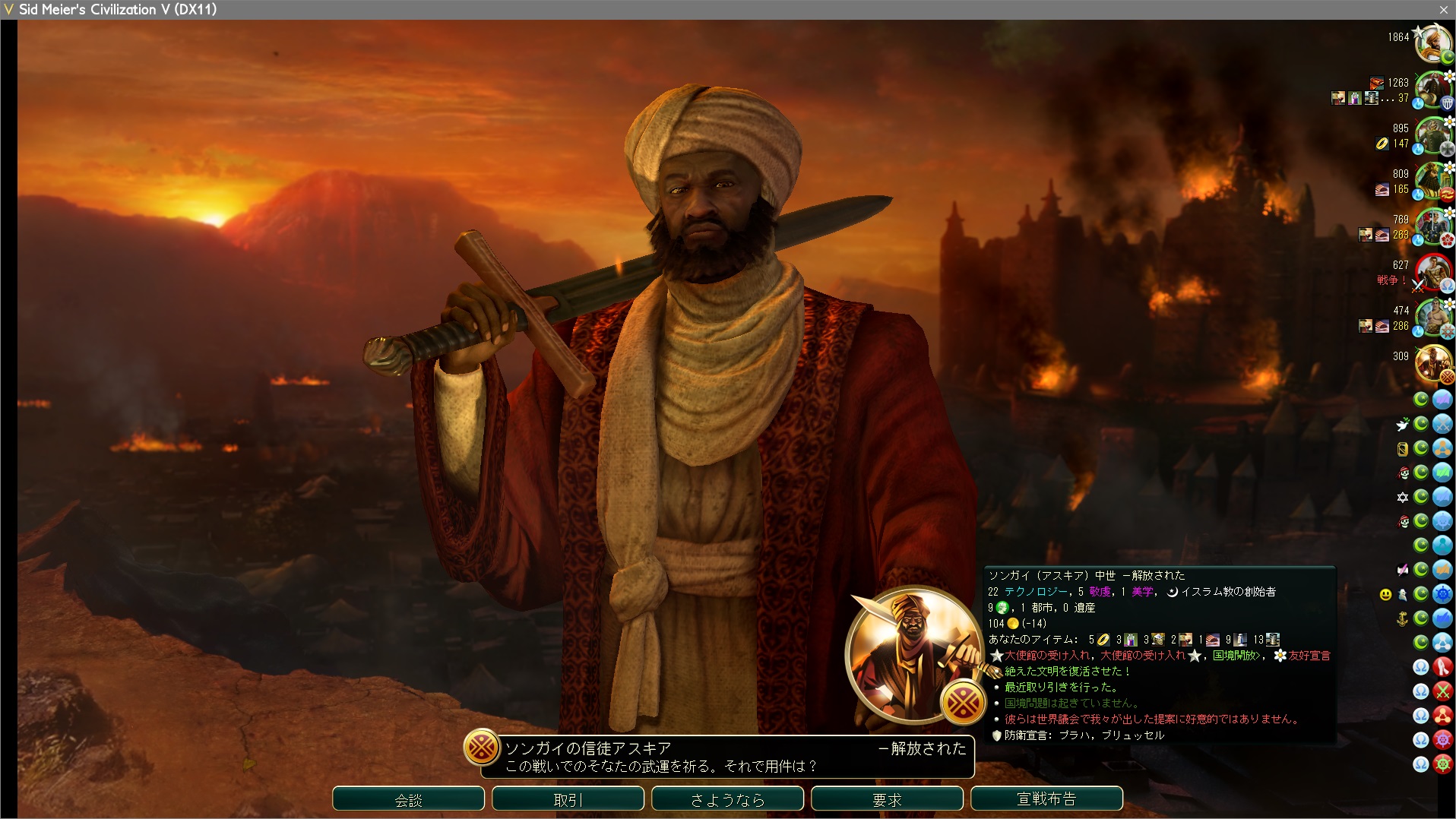Choose 取引 to trade with Askia
Image resolution: width=1456 pixels, height=819 pixels.
coord(568,799)
